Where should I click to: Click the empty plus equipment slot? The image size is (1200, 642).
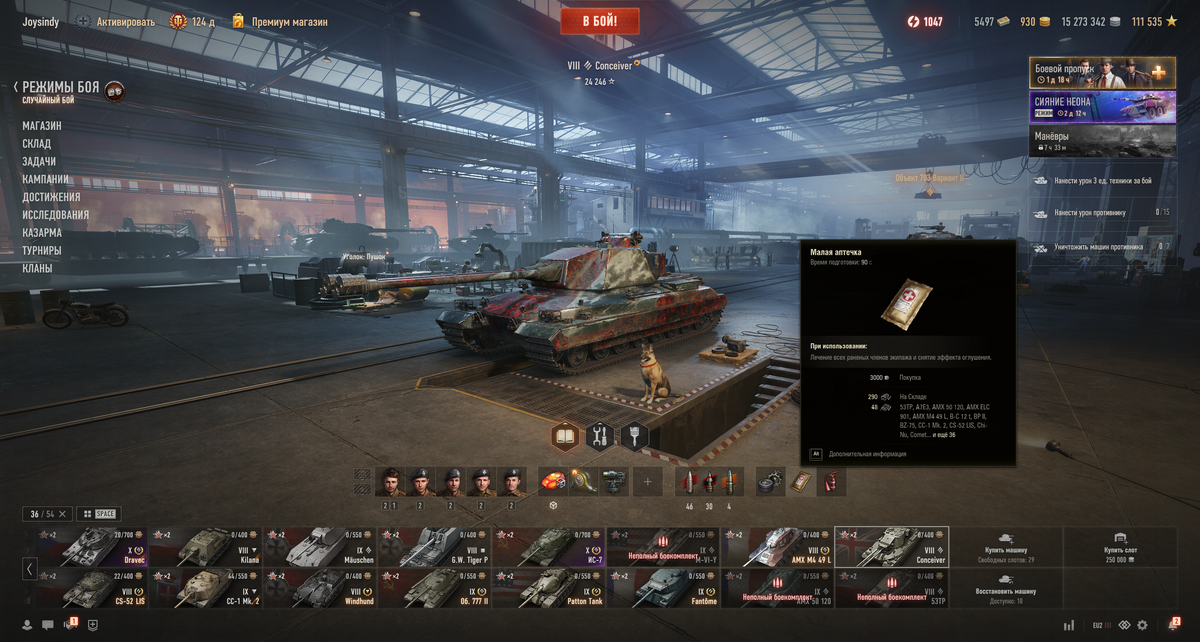coord(647,482)
